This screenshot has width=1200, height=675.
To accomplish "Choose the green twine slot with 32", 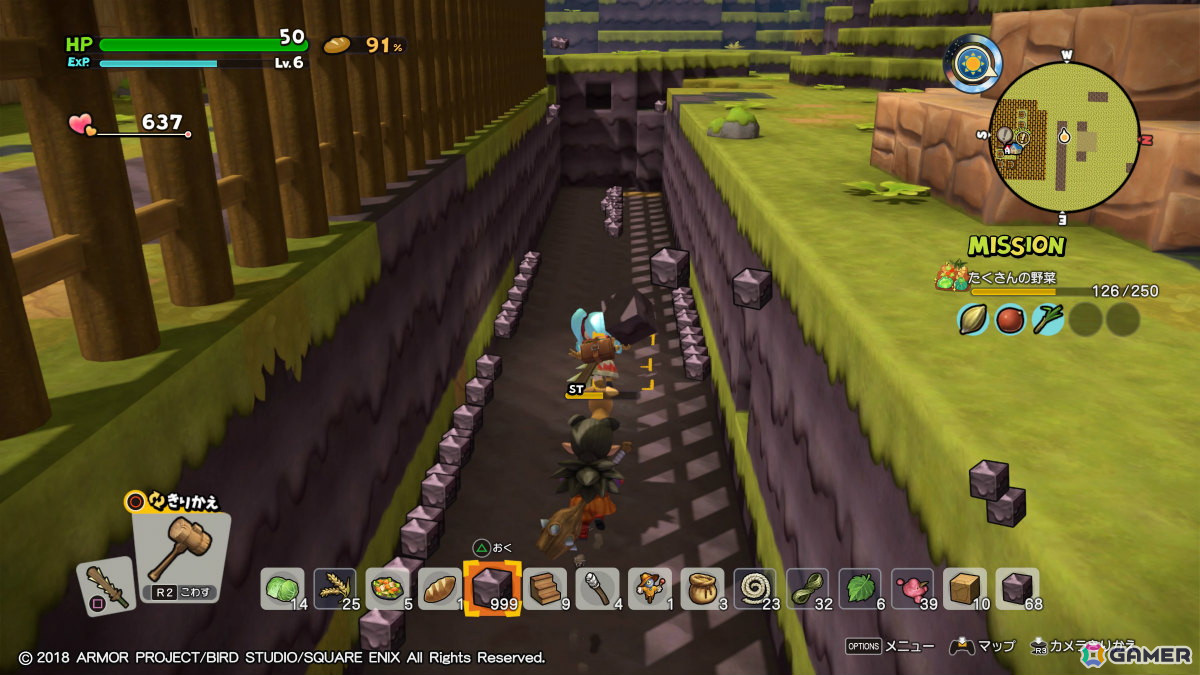I will [808, 588].
